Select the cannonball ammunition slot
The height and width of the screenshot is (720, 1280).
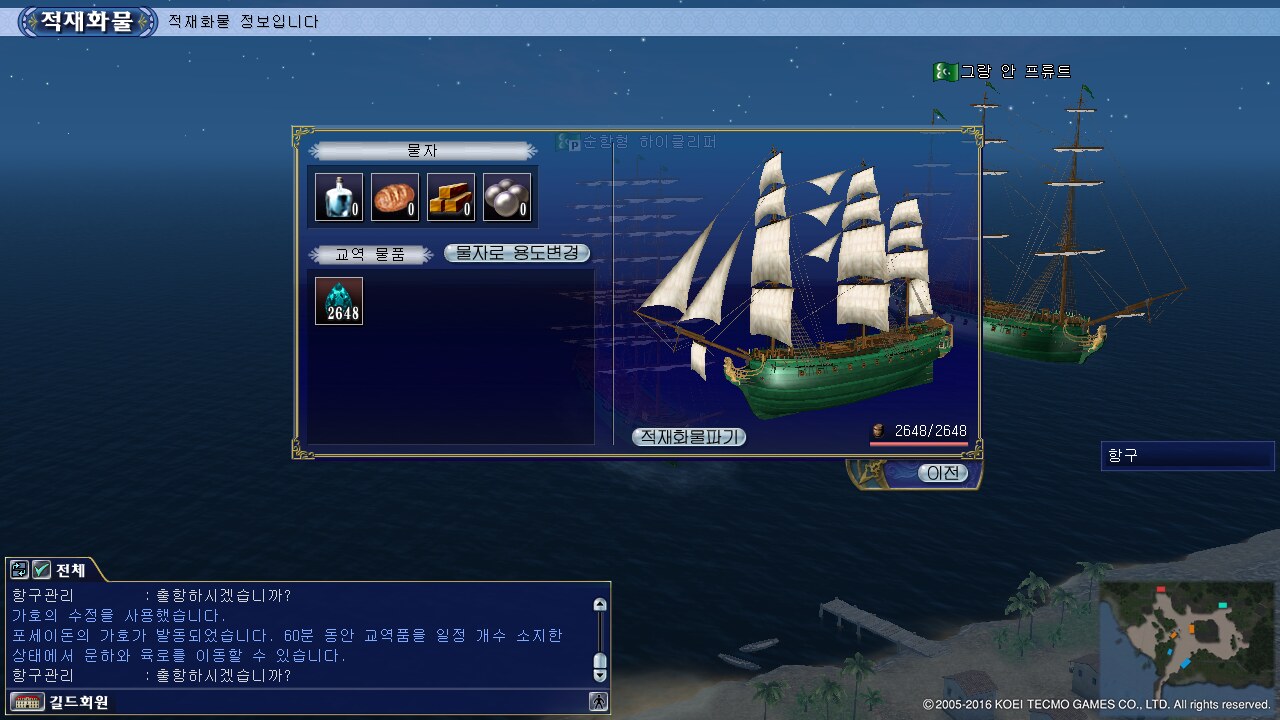[507, 197]
